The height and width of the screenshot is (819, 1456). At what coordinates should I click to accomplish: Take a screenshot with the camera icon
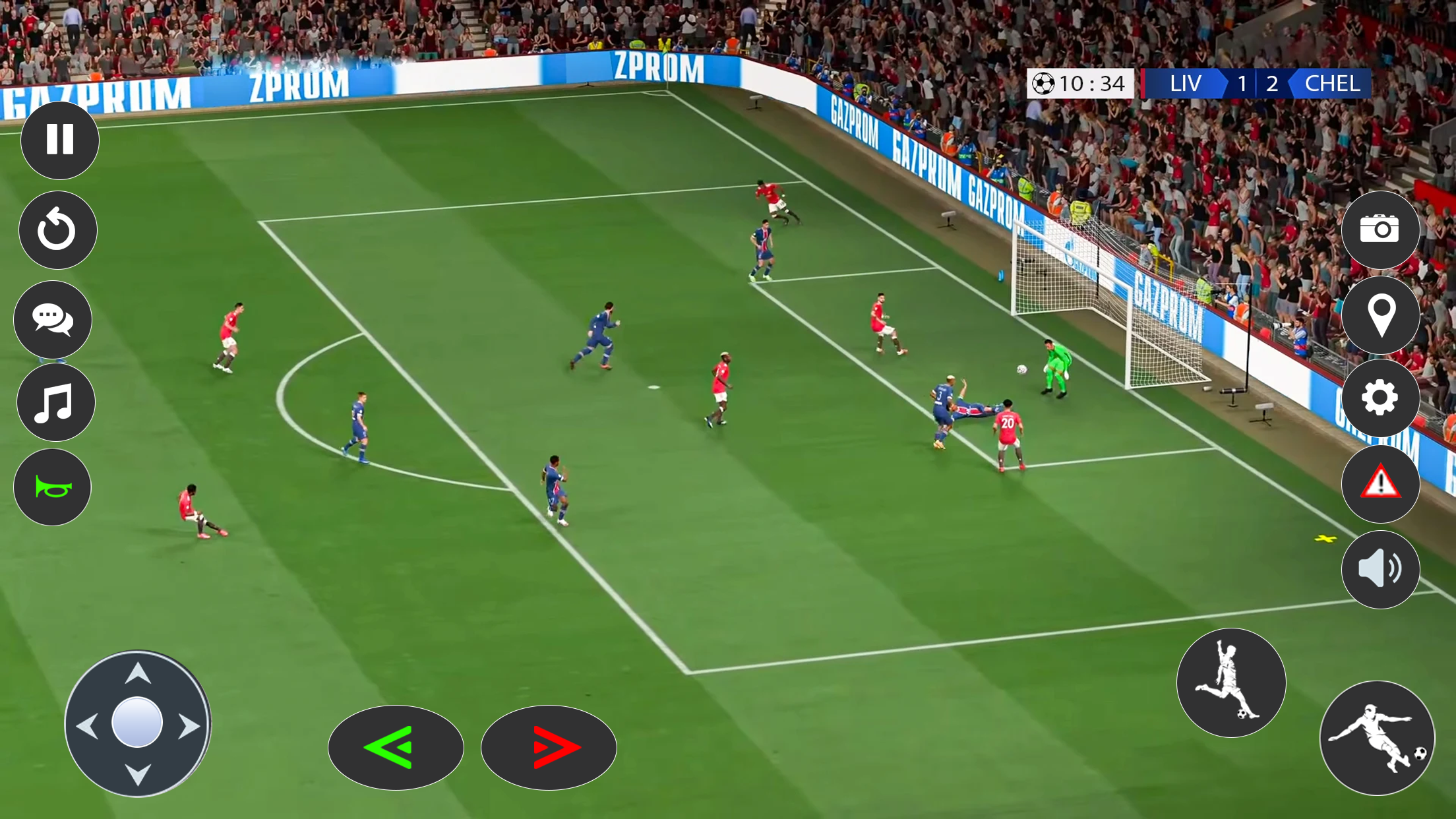tap(1381, 229)
